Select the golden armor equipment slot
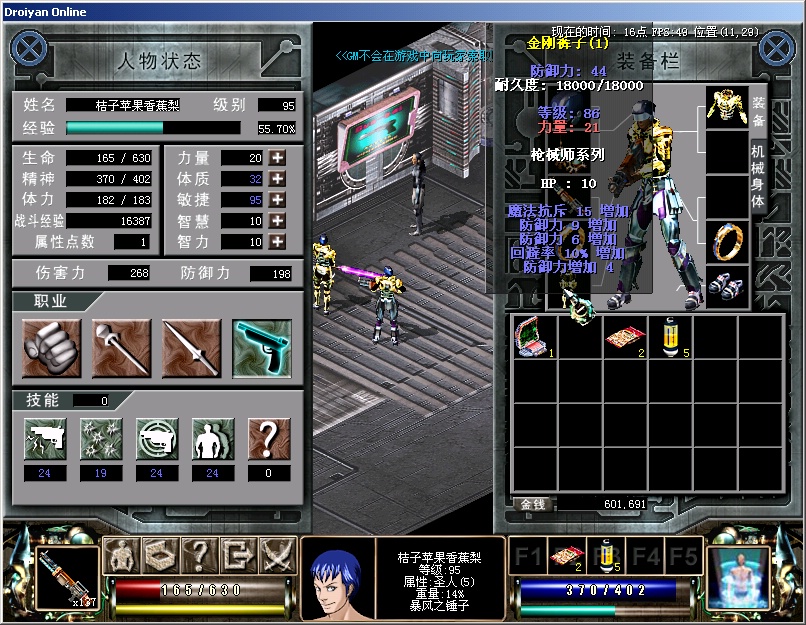Screen dimensions: 806x625 (x=727, y=107)
